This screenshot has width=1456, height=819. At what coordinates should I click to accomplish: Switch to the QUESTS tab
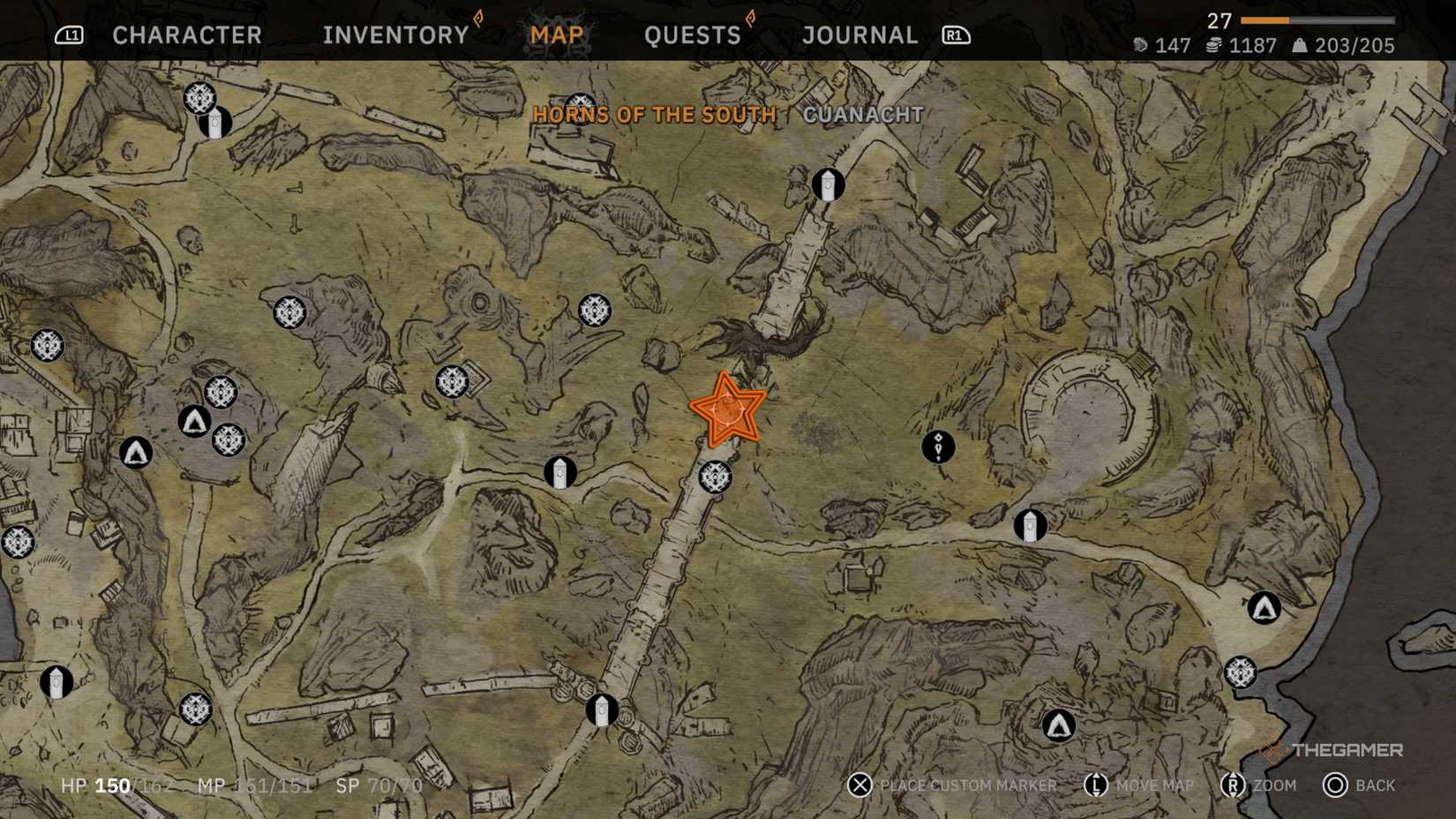click(x=693, y=34)
